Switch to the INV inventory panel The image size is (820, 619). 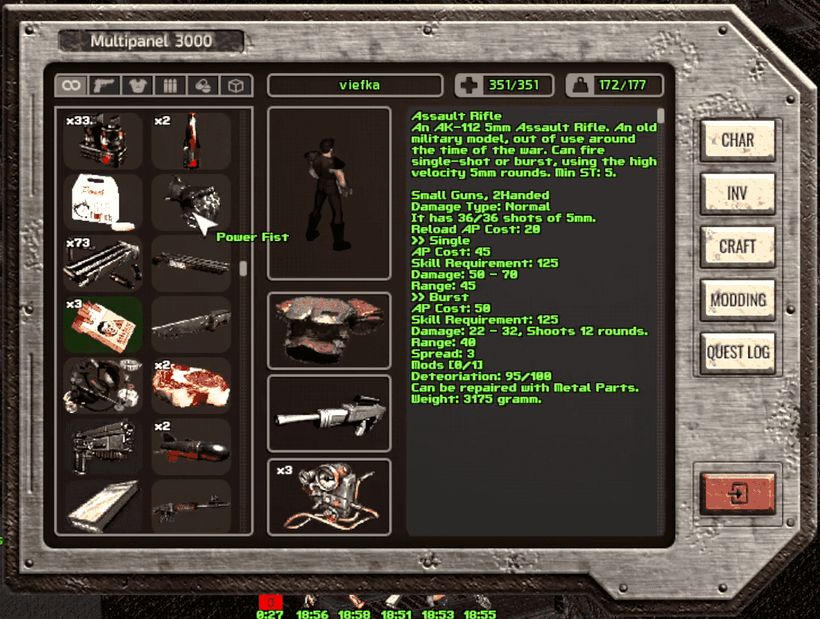click(x=738, y=193)
